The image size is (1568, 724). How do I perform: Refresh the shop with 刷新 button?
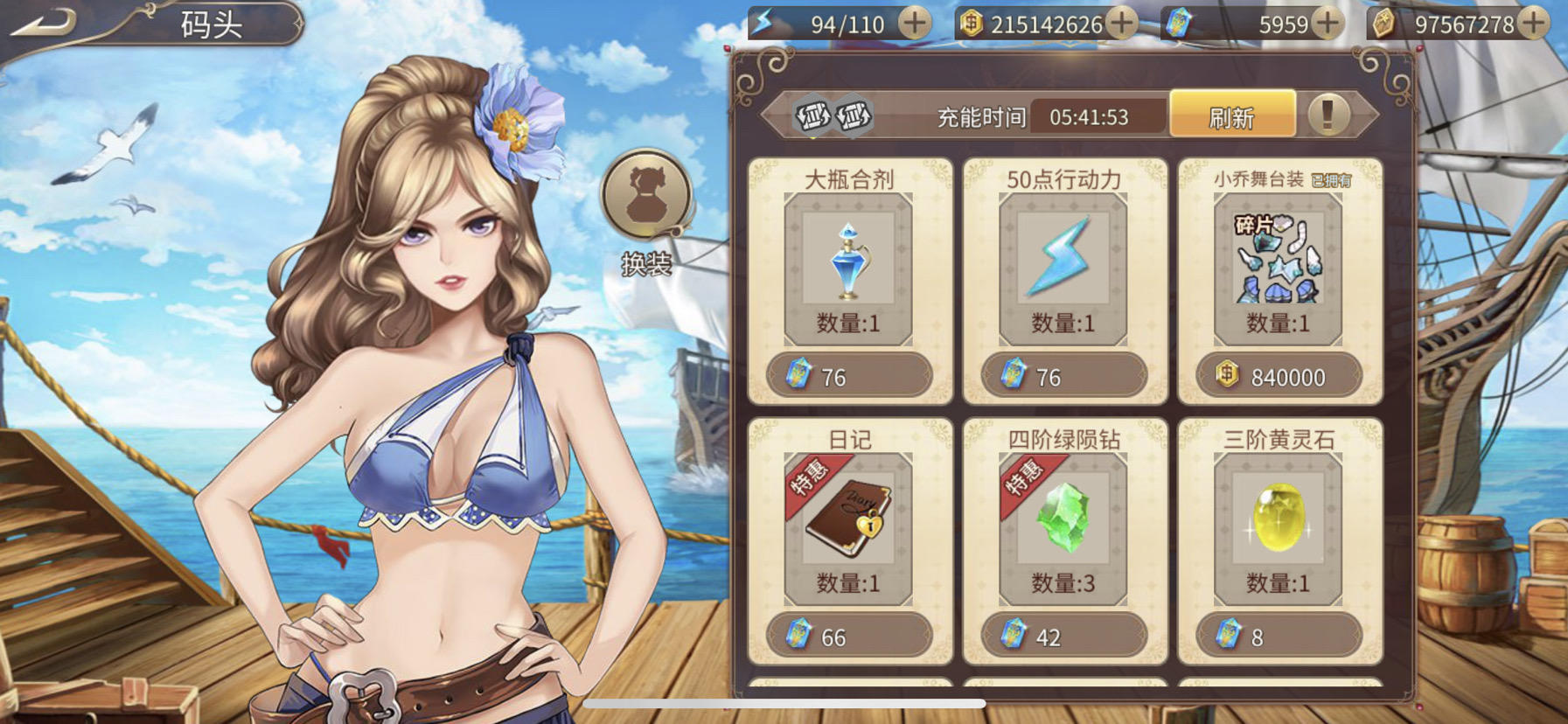point(1231,116)
